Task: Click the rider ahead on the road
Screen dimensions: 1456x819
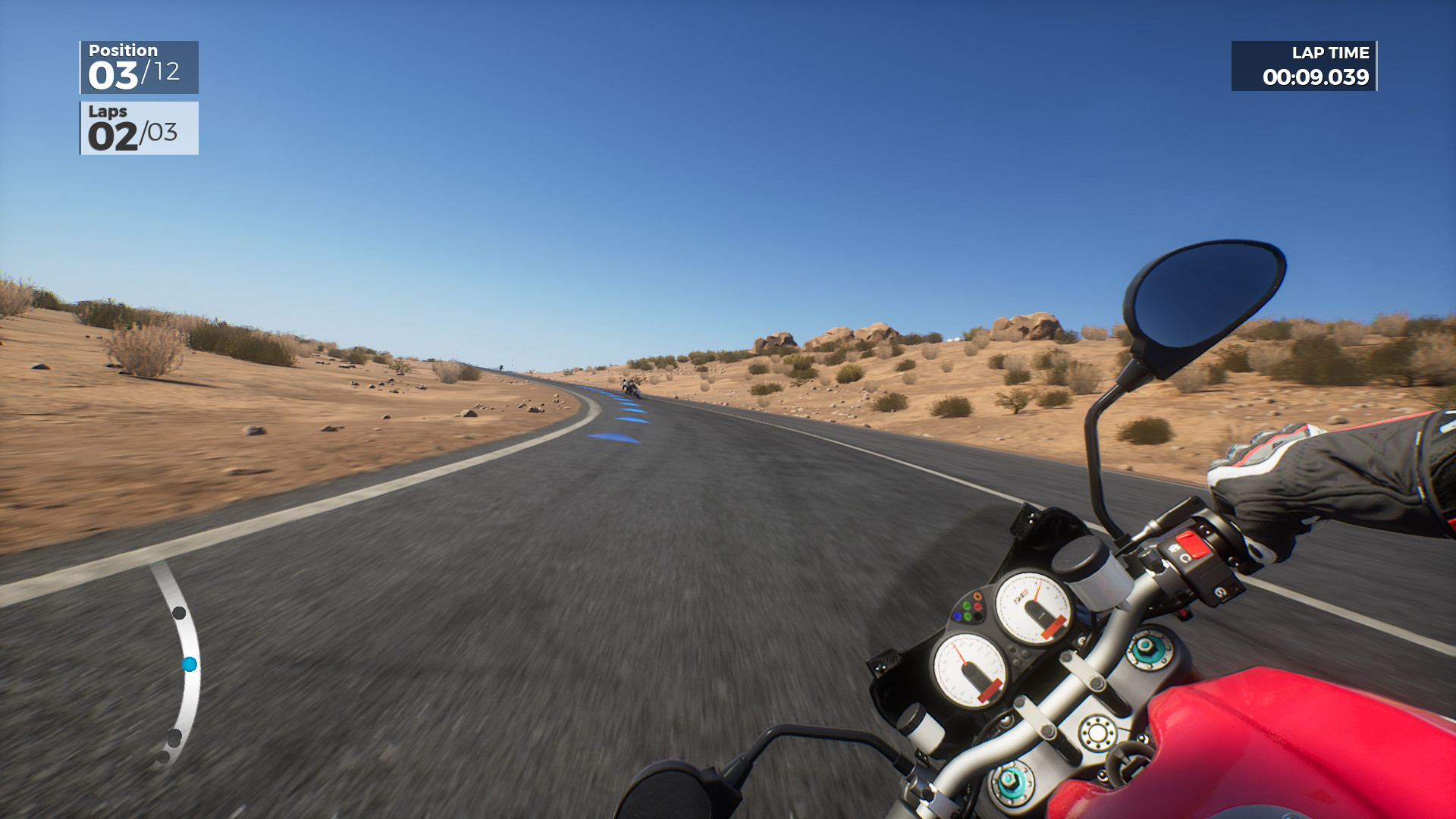Action: click(631, 388)
